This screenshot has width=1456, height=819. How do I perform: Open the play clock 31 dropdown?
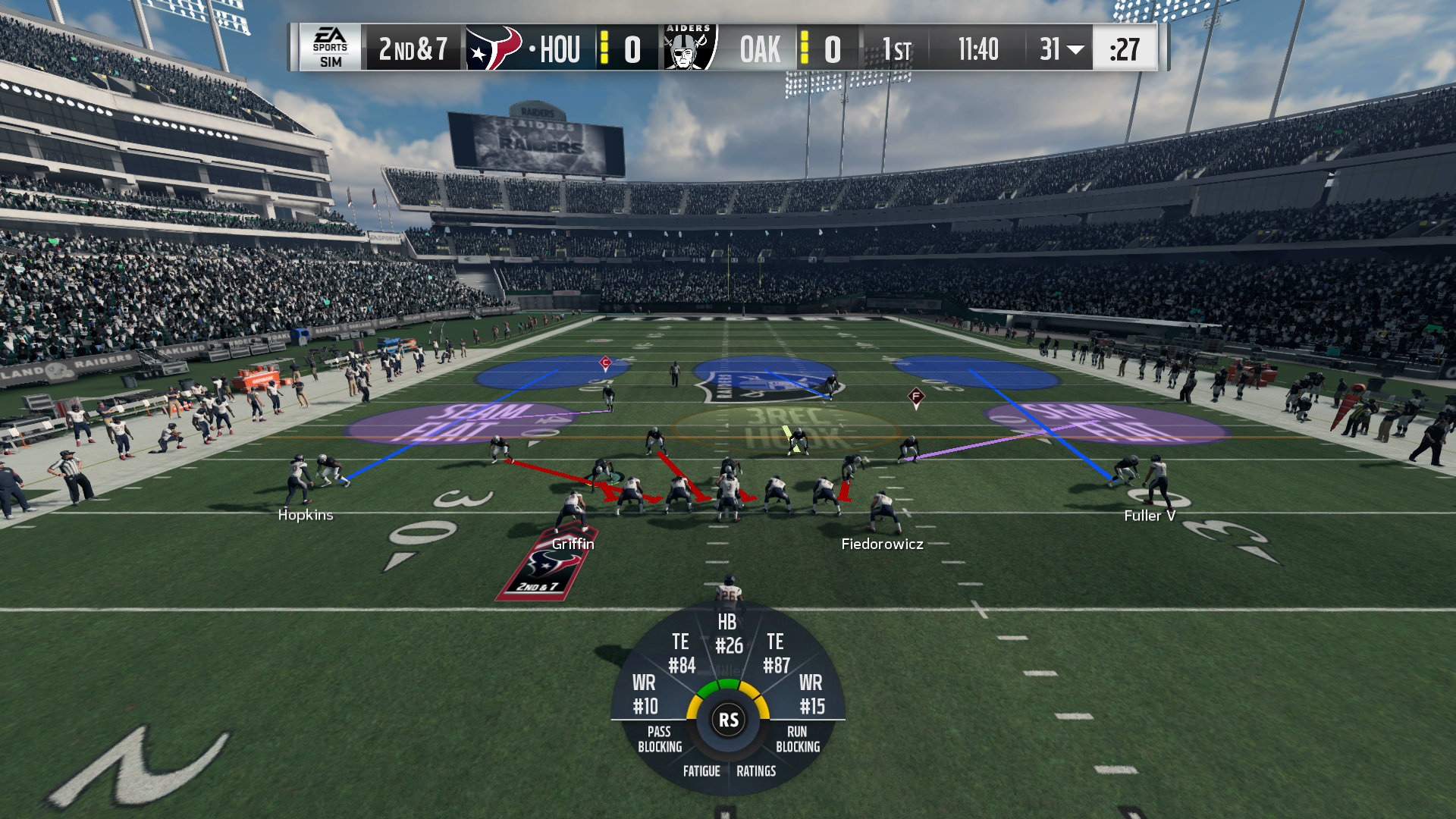[1060, 48]
